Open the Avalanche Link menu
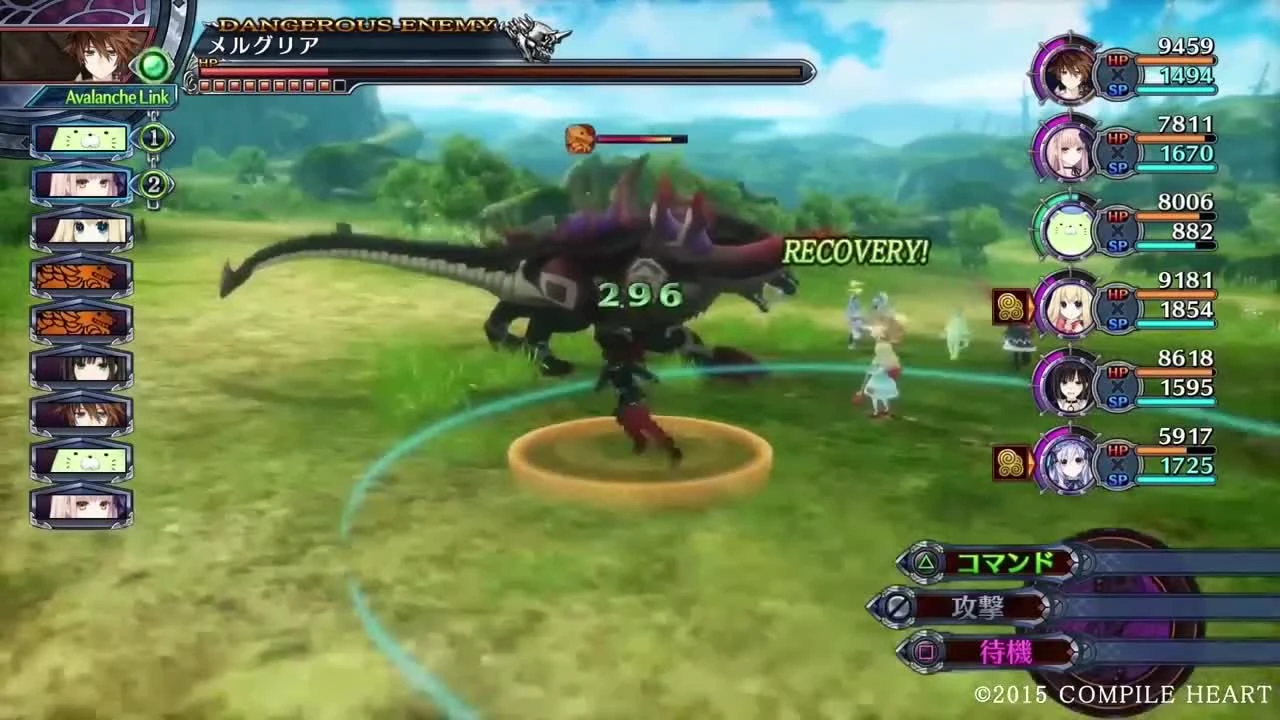Screen dimensions: 1280x720 (x=103, y=97)
